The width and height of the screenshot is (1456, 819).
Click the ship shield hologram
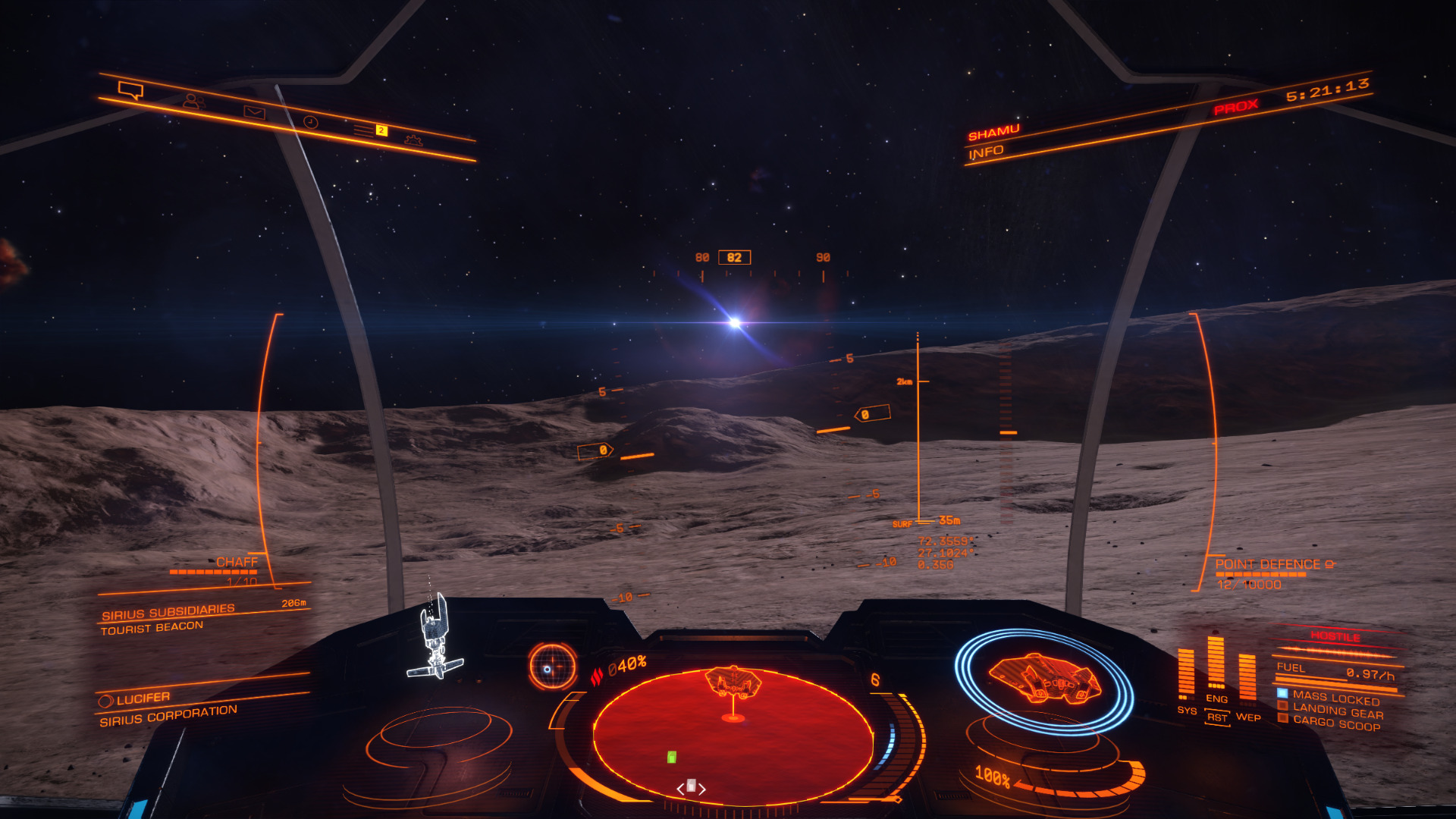(1043, 680)
